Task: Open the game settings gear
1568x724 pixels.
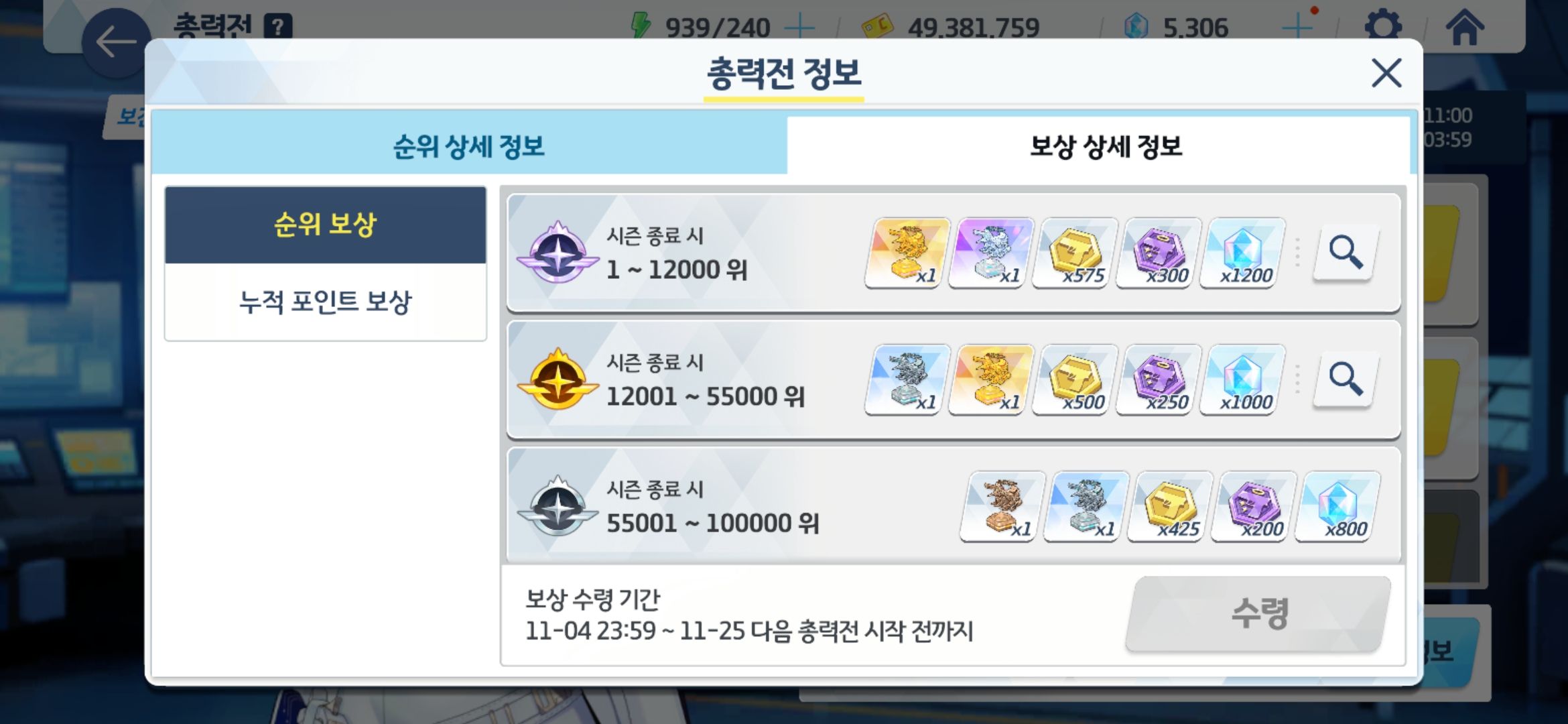Action: pyautogui.click(x=1384, y=26)
